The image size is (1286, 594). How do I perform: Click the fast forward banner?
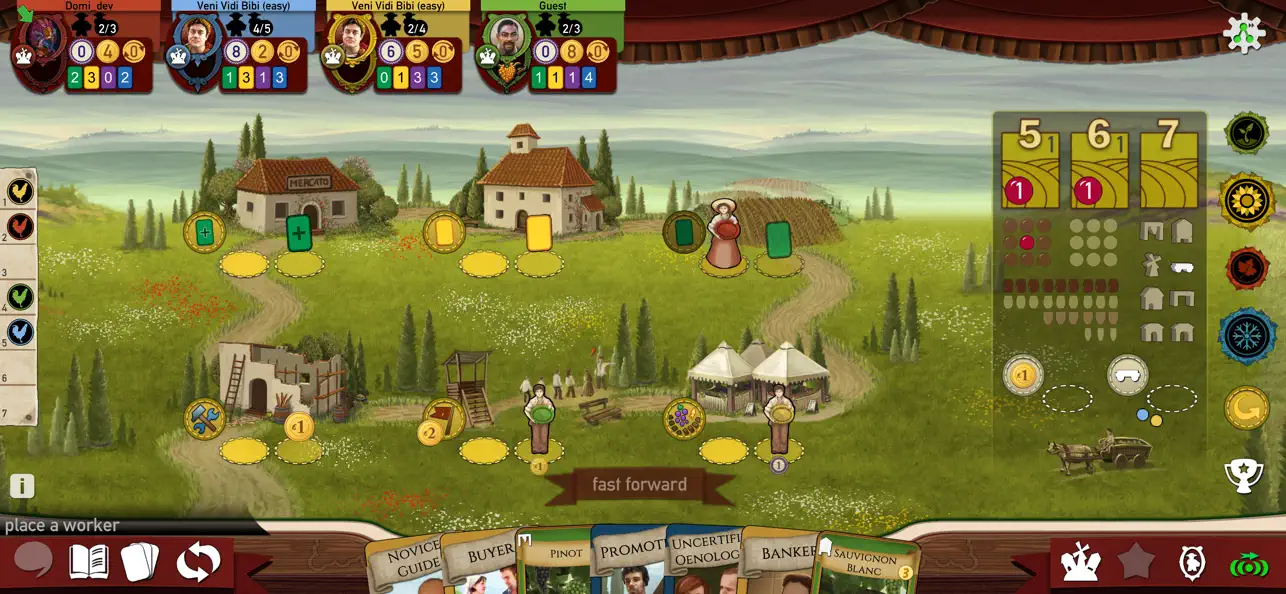pyautogui.click(x=639, y=485)
